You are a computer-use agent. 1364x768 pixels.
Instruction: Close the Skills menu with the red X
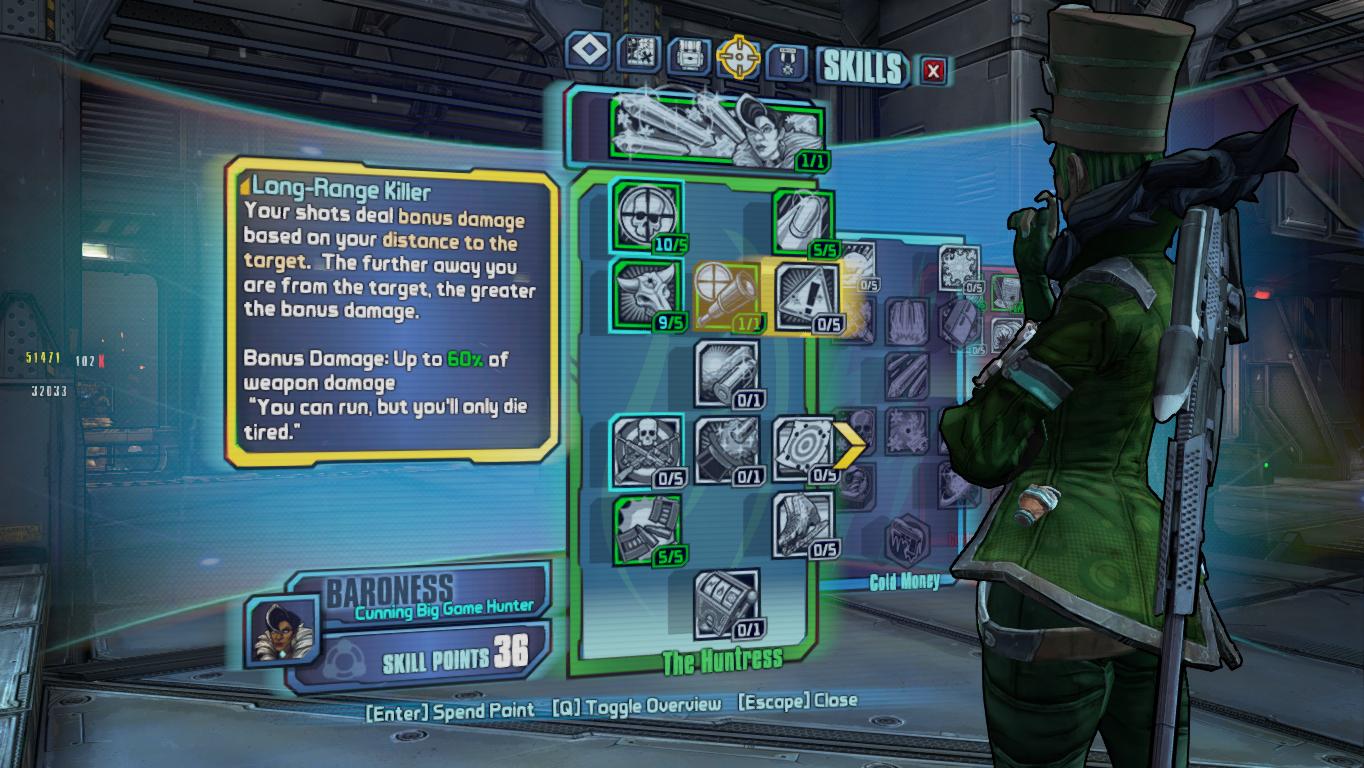[933, 70]
